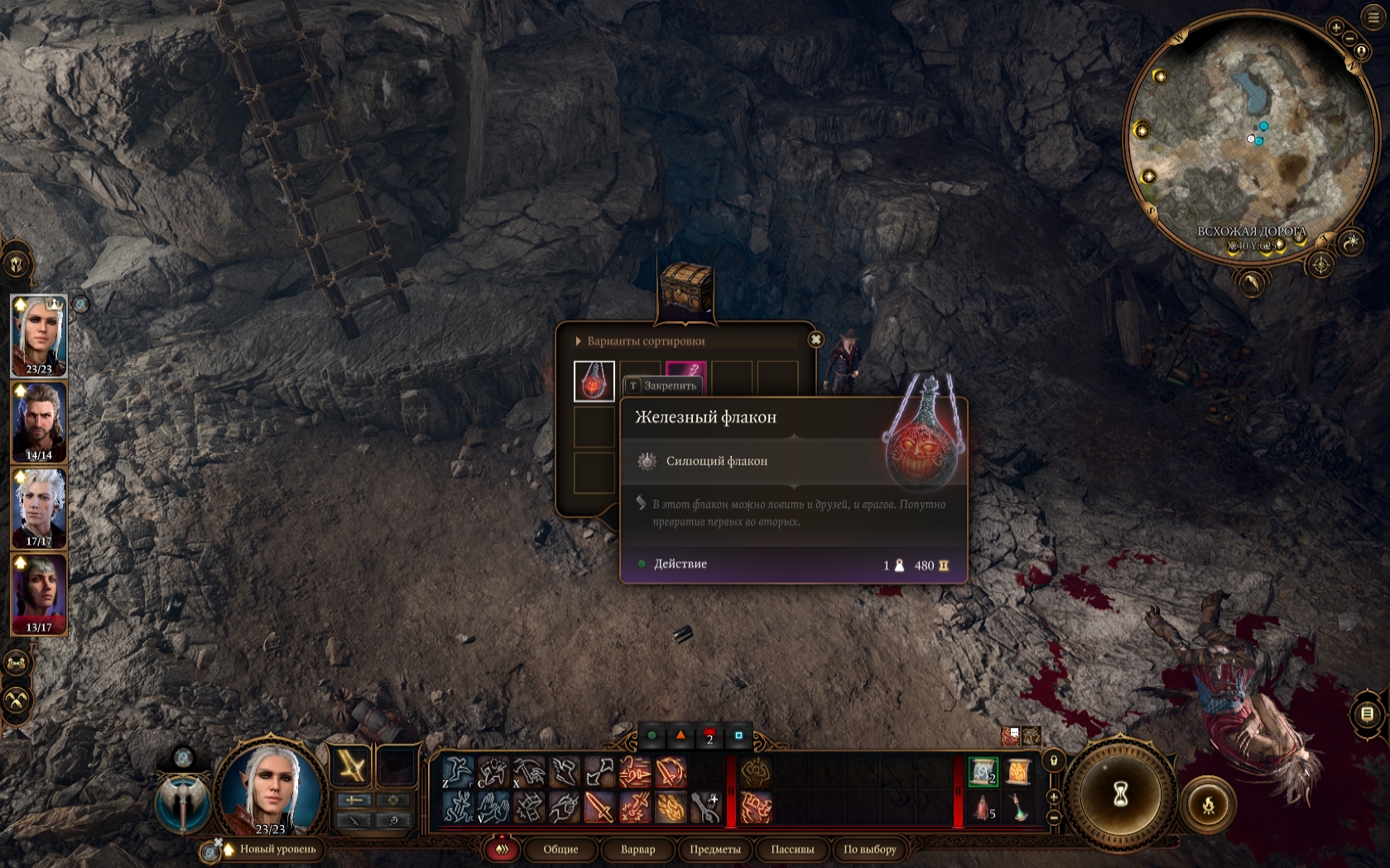Zoom out the minimap with minus button
1390x868 pixels.
[x=1349, y=39]
